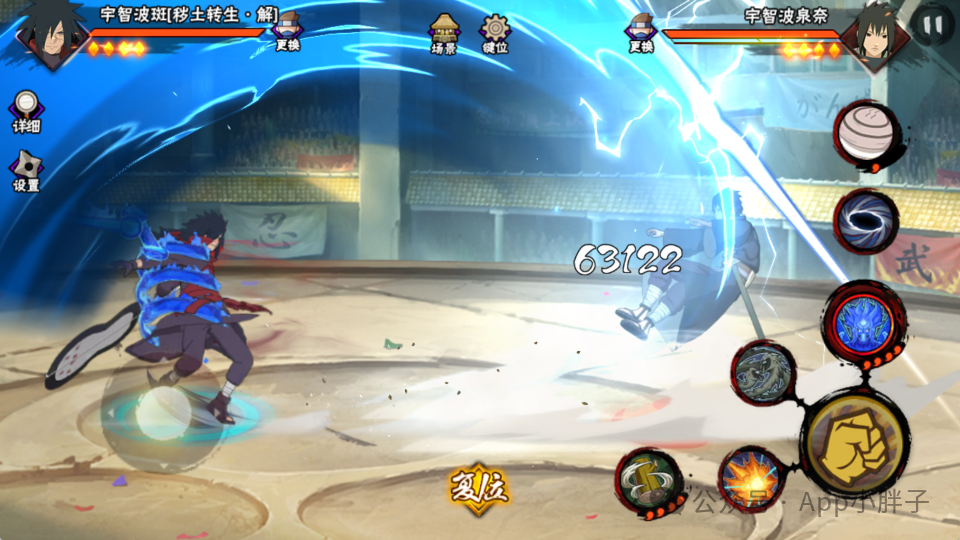Open the 键位 key layout settings

point(495,33)
